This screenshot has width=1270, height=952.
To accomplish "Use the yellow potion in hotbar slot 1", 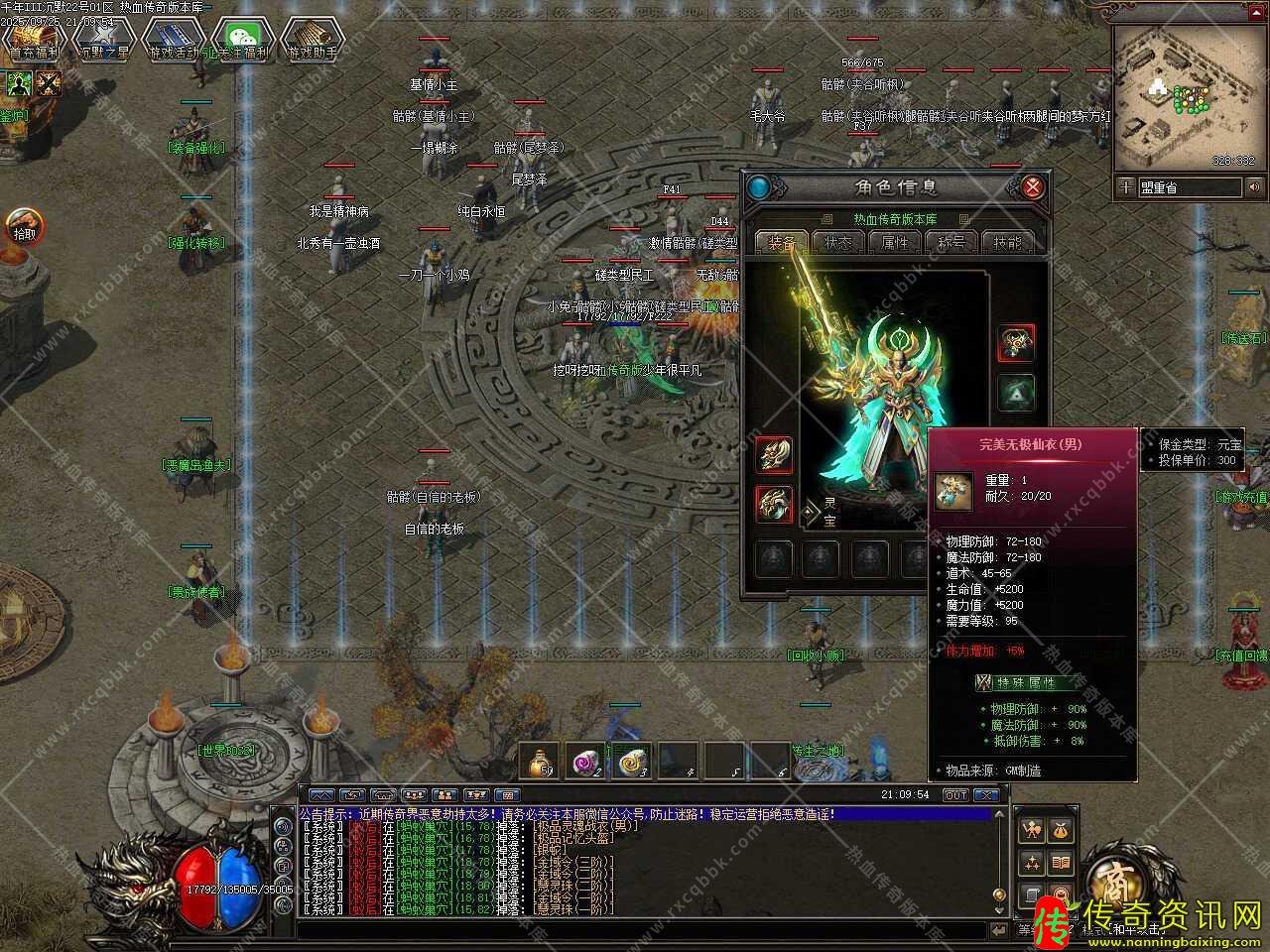I will pyautogui.click(x=541, y=761).
